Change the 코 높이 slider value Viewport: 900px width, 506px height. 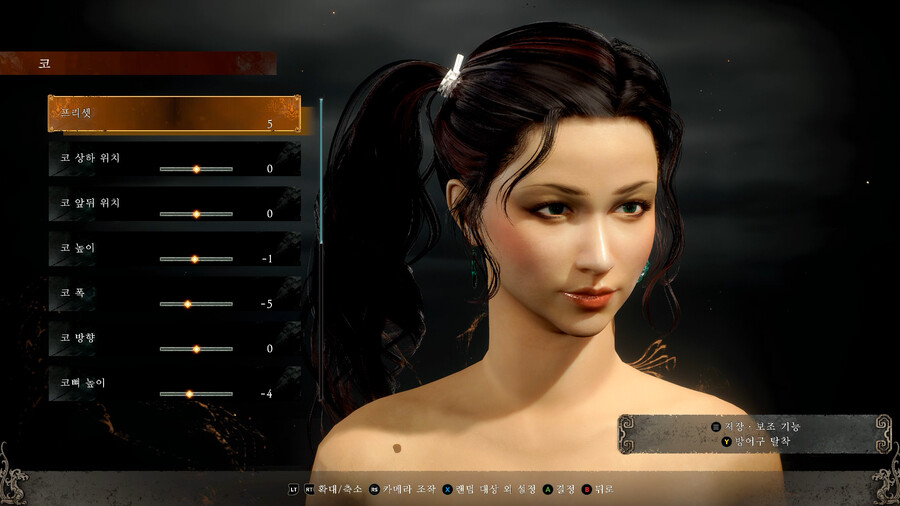[x=196, y=259]
